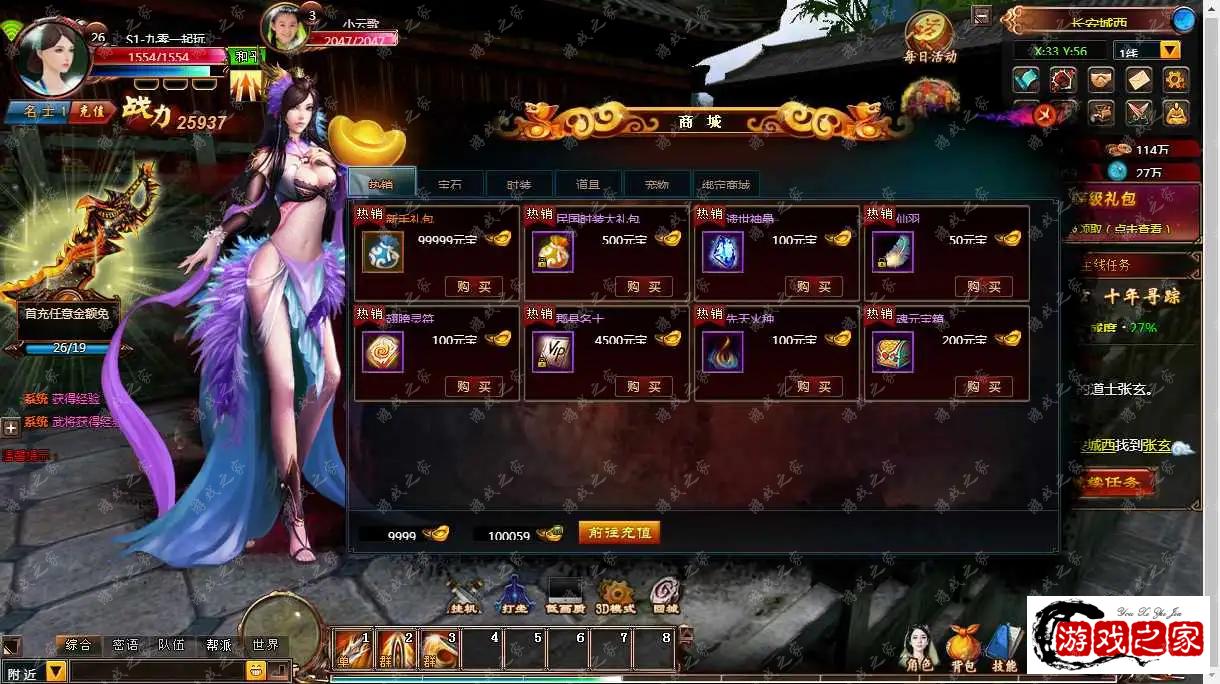The image size is (1220, 684).
Task: Click the 前往充值 recharge button
Action: click(619, 533)
